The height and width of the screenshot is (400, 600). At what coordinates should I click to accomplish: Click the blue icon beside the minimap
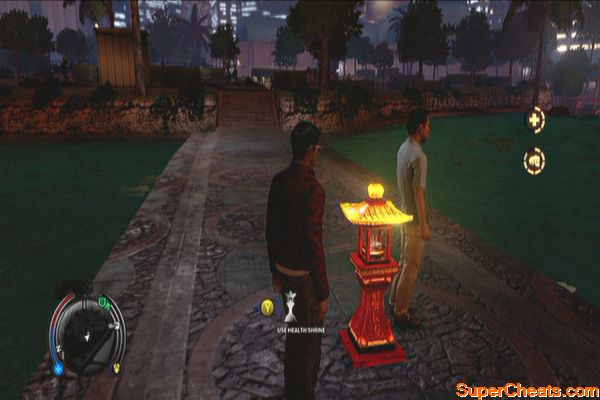point(58,367)
